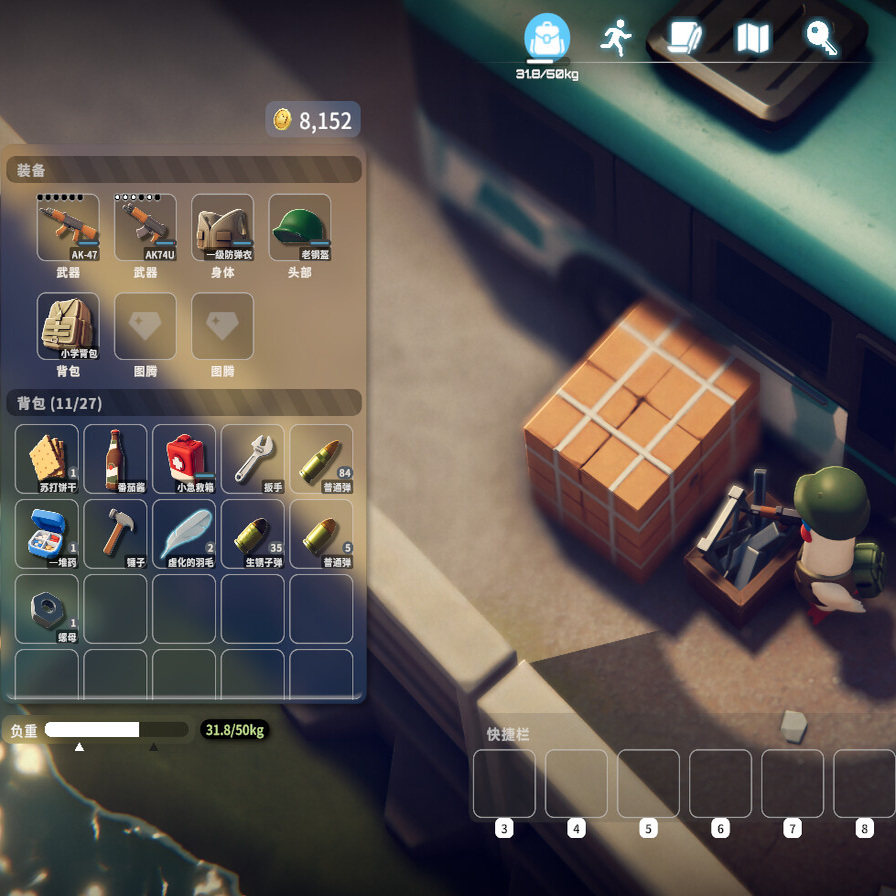The image size is (896, 896).
Task: Choose the hex nut item
Action: tap(47, 609)
